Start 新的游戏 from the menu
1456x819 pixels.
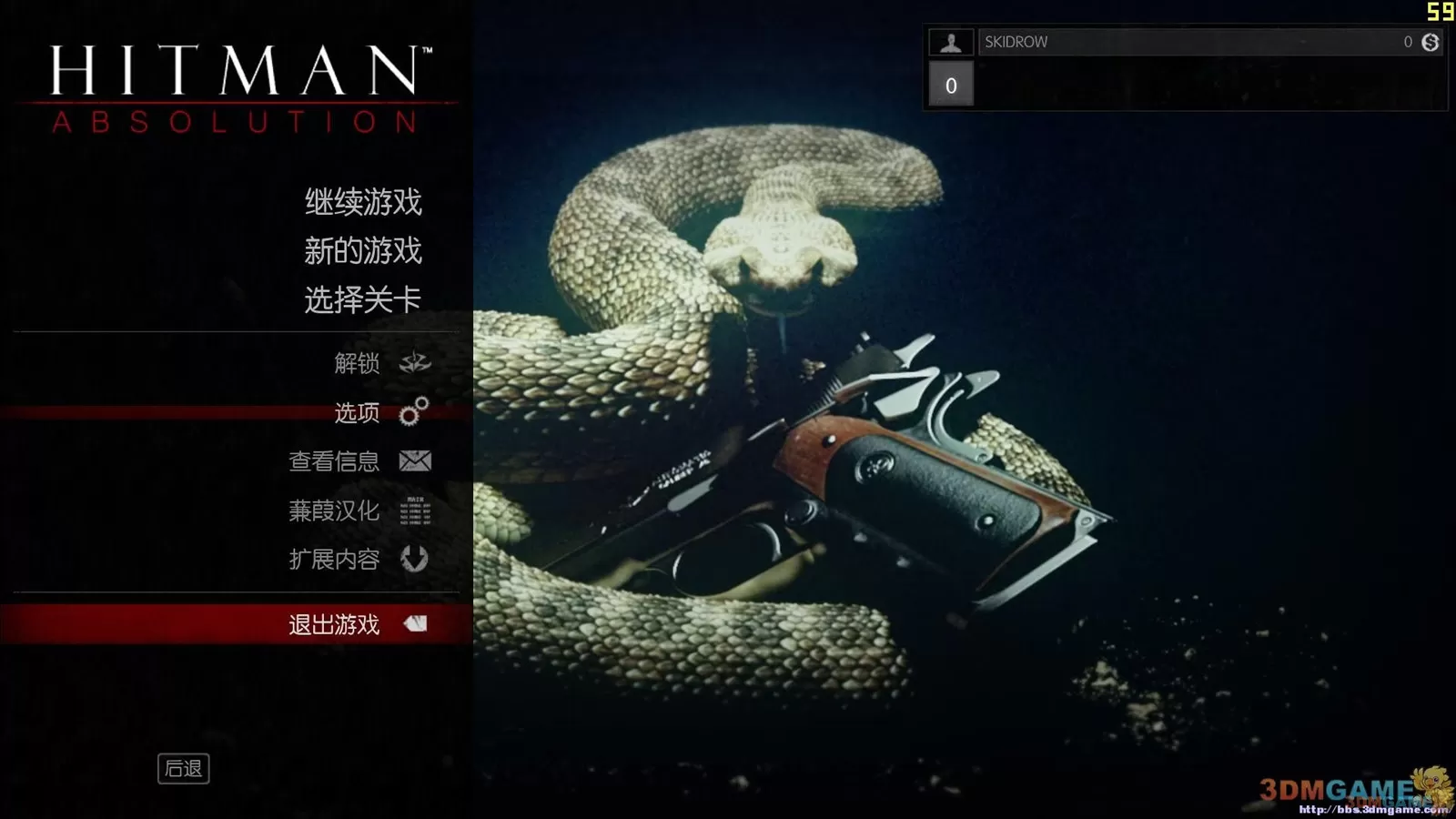coord(362,250)
